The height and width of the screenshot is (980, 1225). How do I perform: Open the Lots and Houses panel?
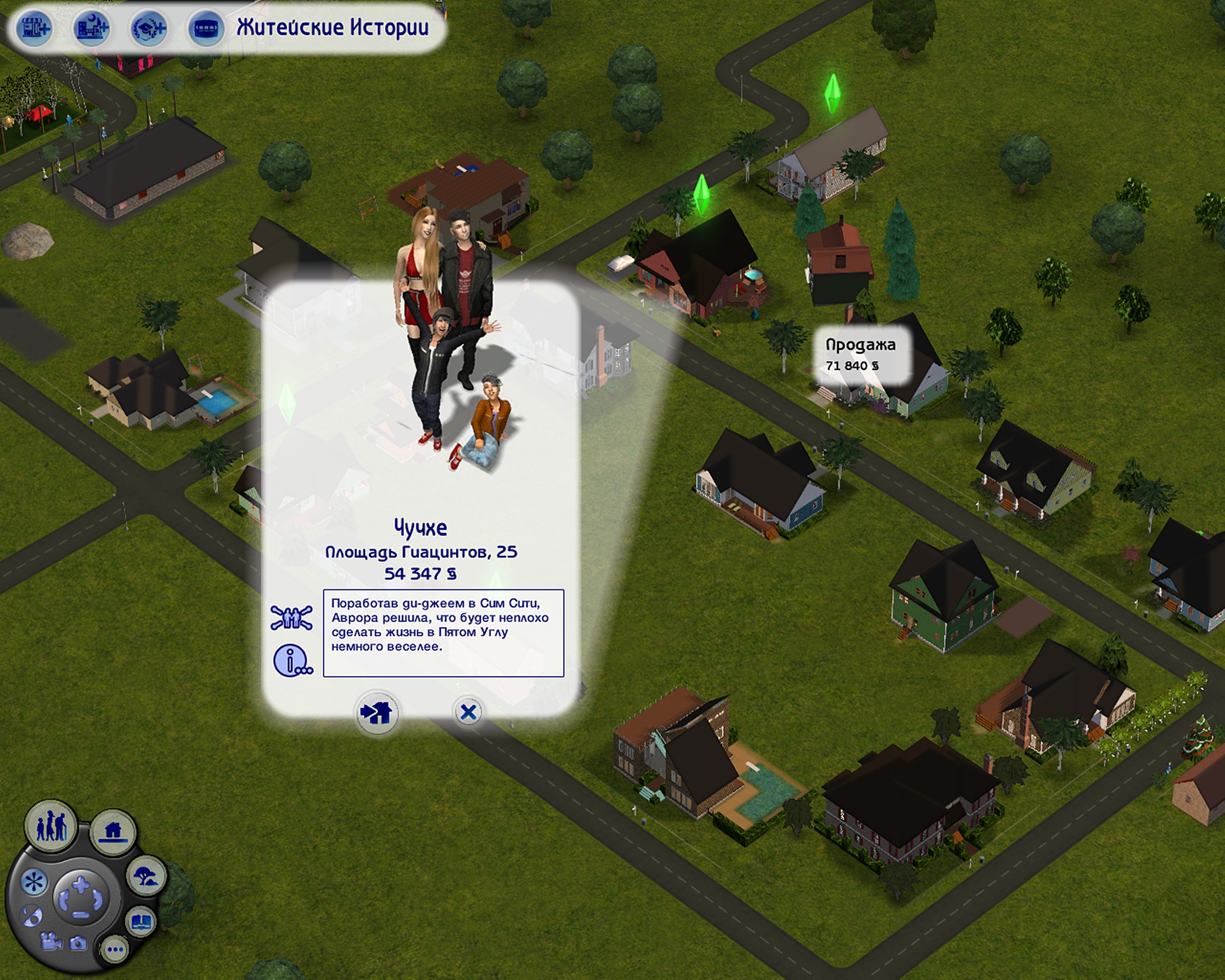coord(113,832)
